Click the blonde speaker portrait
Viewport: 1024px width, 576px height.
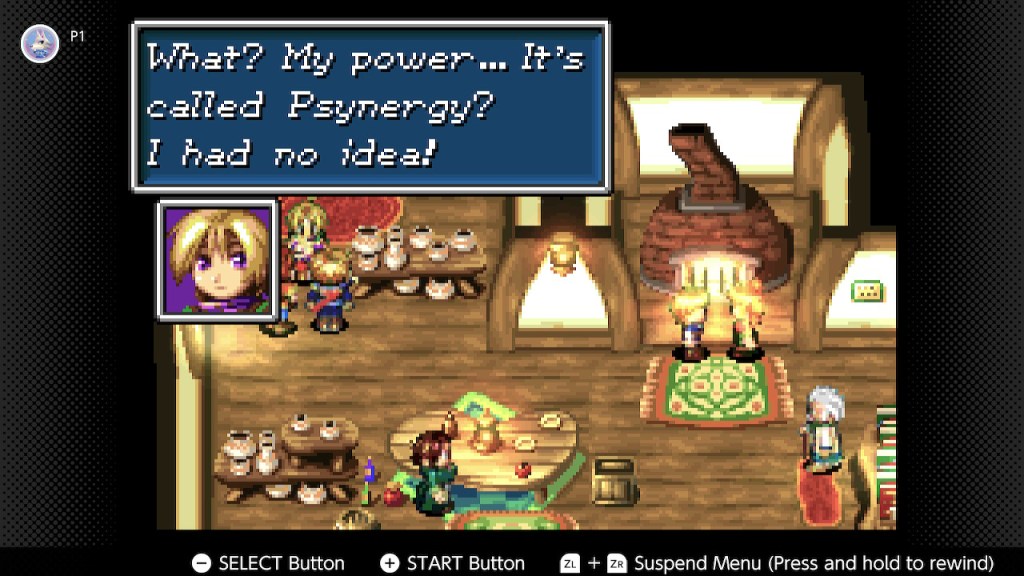pos(218,260)
